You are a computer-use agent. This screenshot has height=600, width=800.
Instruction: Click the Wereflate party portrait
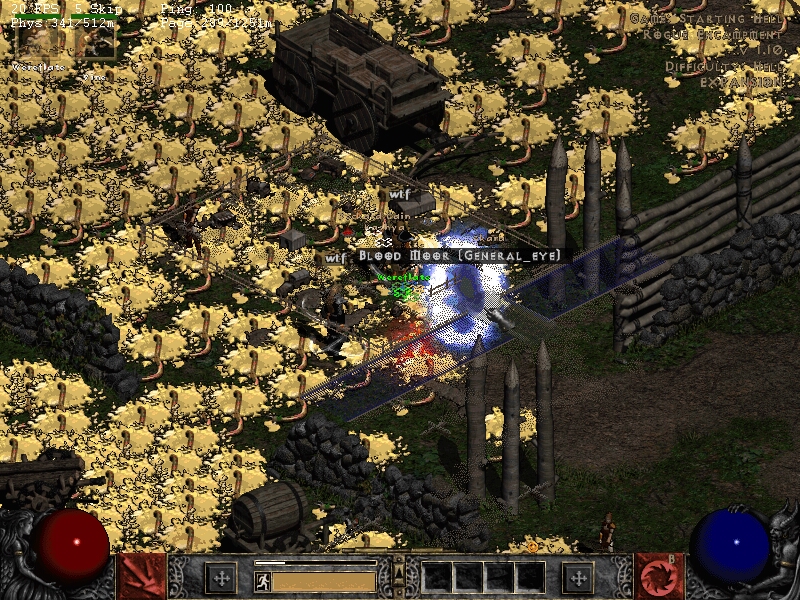coord(38,42)
